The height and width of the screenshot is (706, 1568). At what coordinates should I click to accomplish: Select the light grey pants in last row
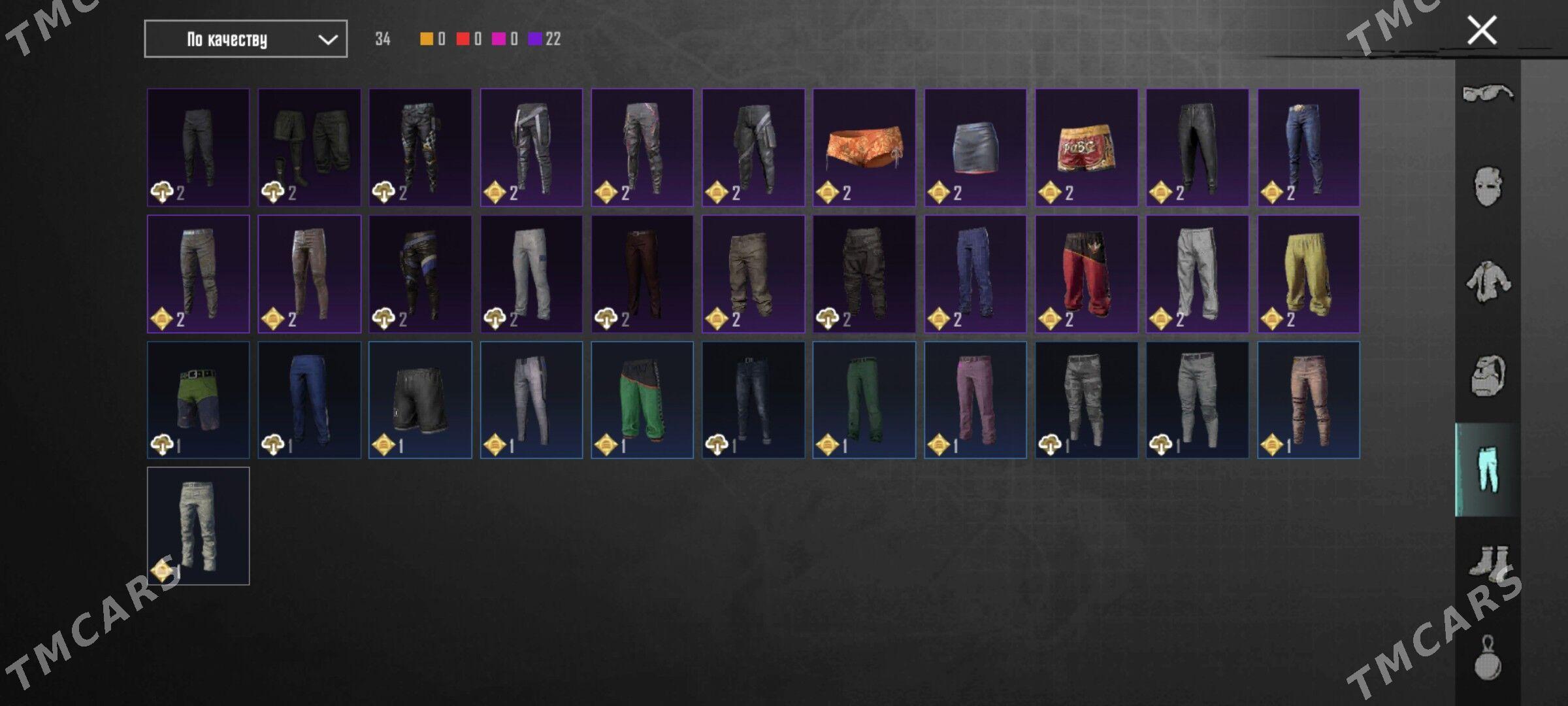click(198, 526)
